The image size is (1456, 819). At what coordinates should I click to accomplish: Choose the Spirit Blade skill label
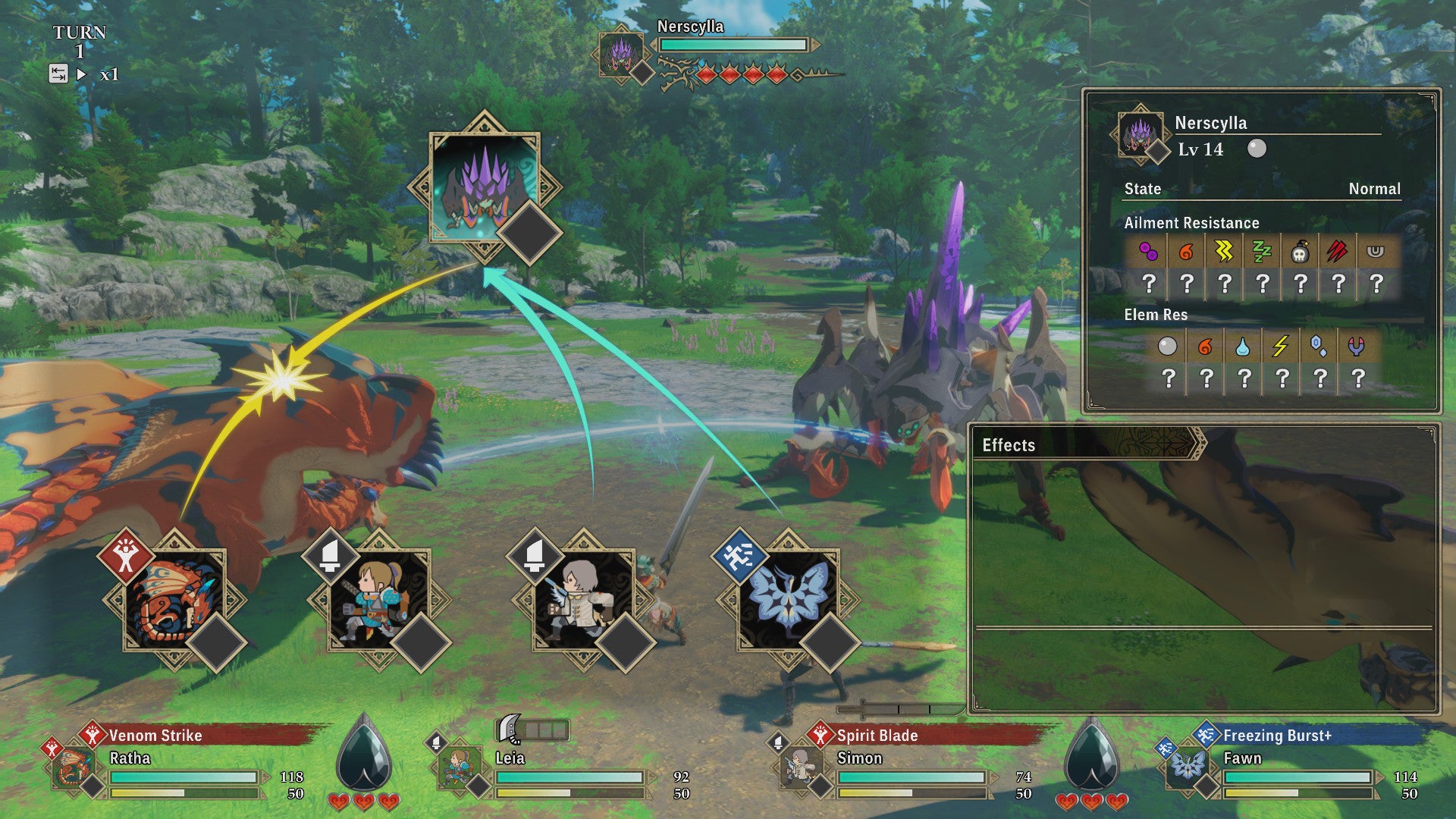pyautogui.click(x=877, y=736)
